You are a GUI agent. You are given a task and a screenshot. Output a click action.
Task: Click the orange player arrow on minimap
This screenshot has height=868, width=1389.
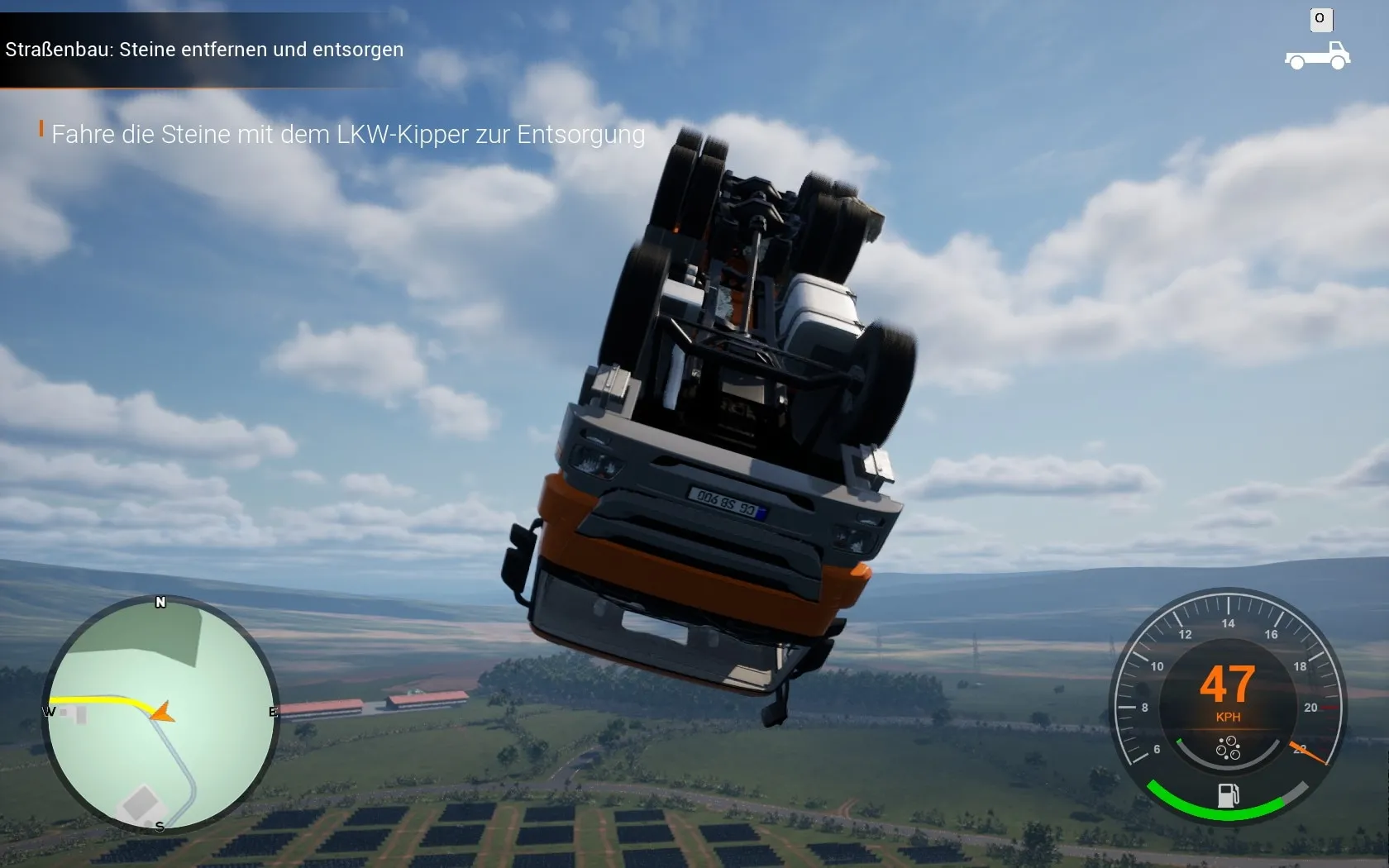[162, 712]
